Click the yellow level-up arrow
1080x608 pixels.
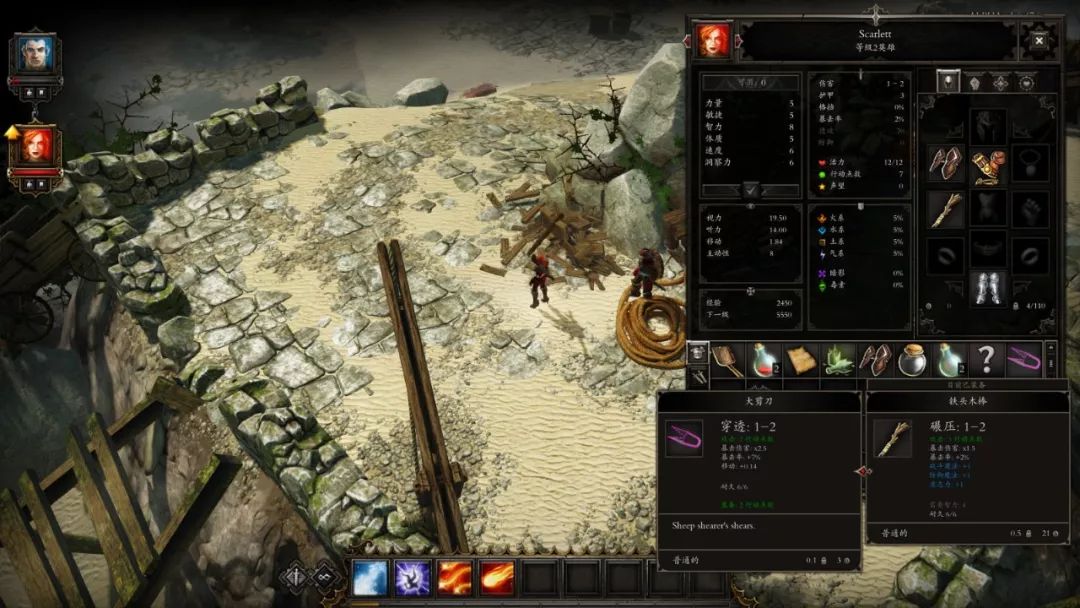click(x=13, y=132)
